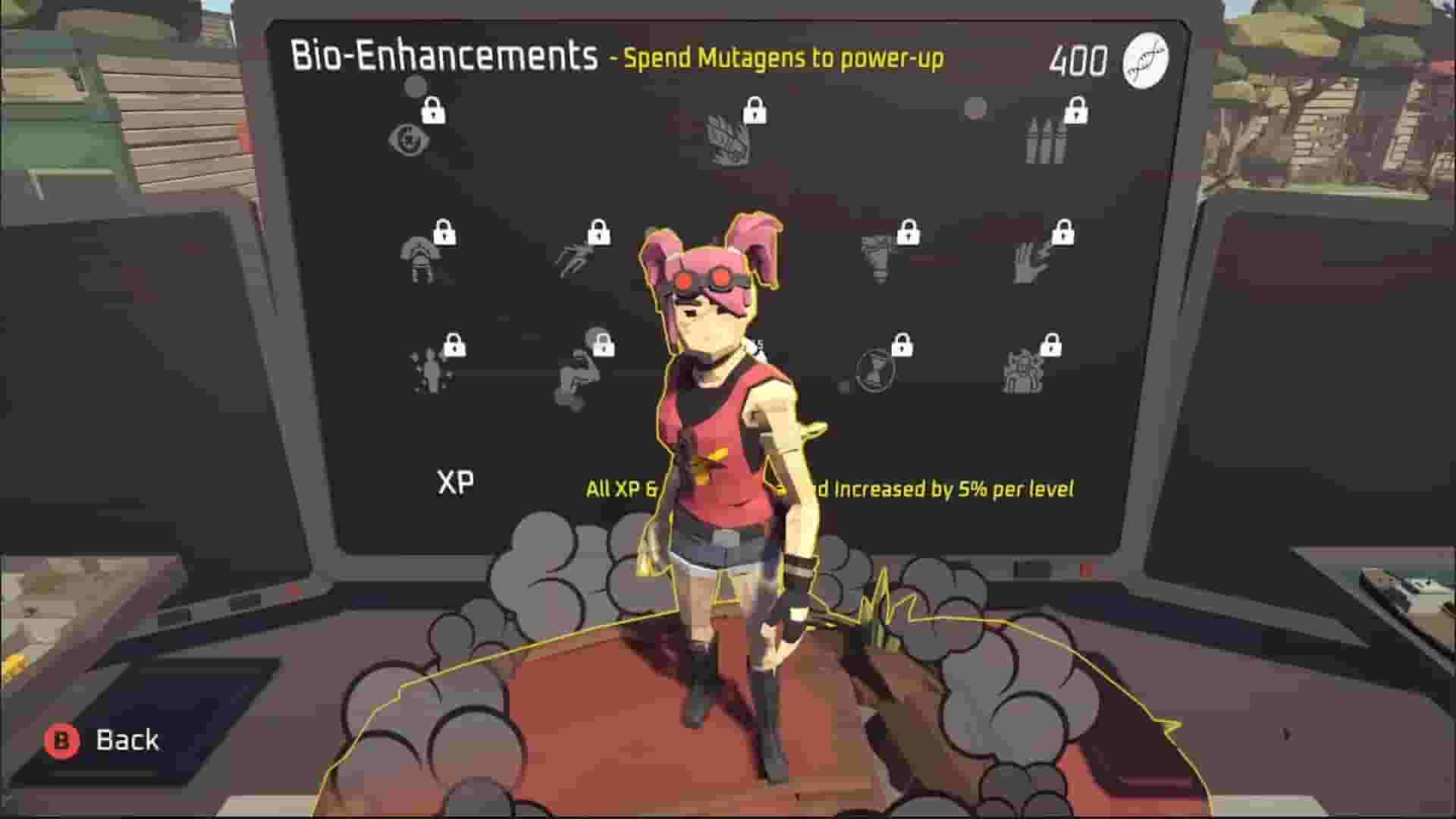Screen dimensions: 1456x819
Task: Click the mutagen count showing 400
Action: [1082, 59]
